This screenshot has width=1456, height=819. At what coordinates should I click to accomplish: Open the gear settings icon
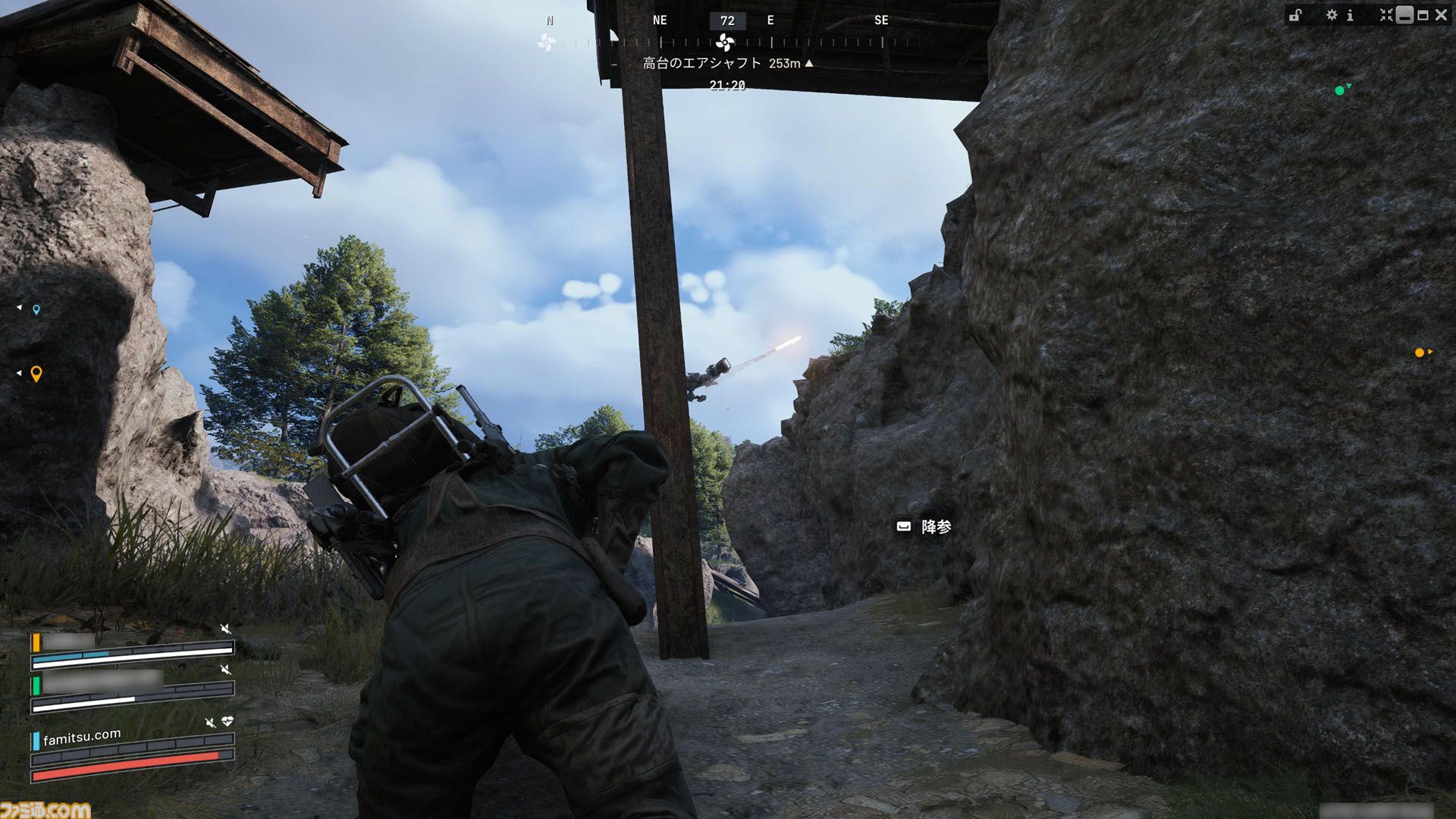1332,15
